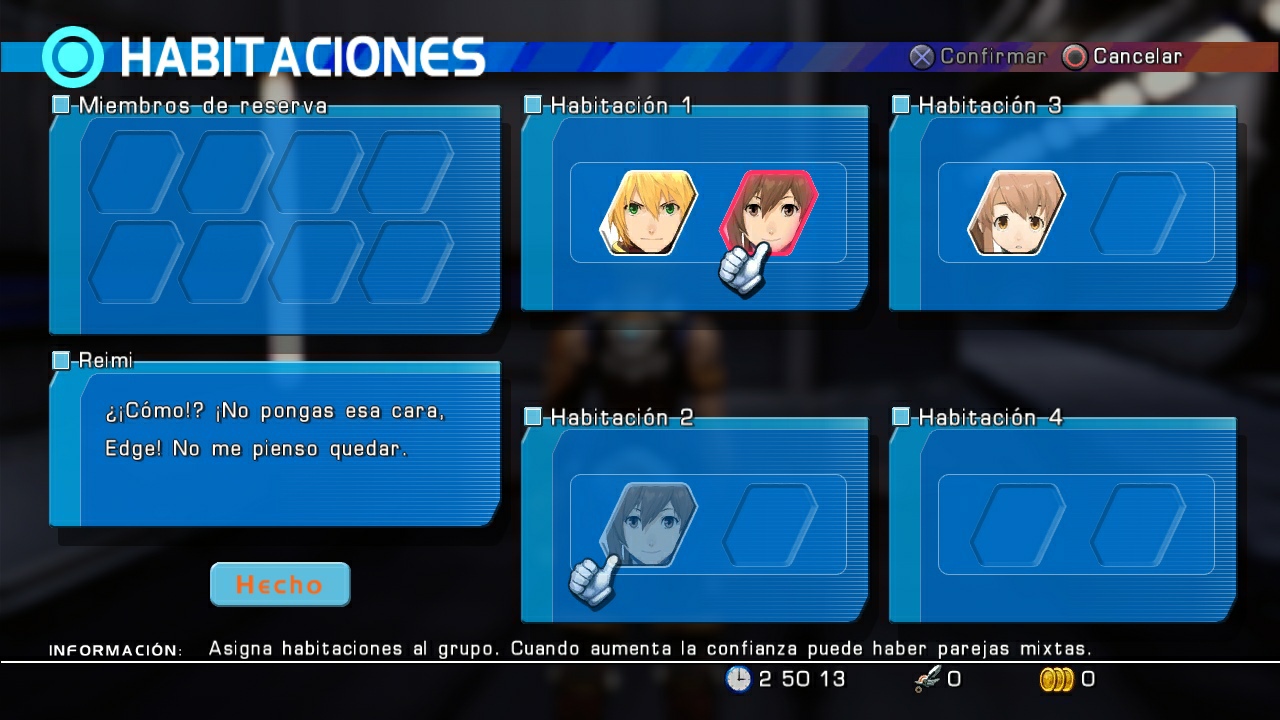Select Reimi's highlighted portrait in Habitación 1
The image size is (1280, 720).
tap(770, 212)
